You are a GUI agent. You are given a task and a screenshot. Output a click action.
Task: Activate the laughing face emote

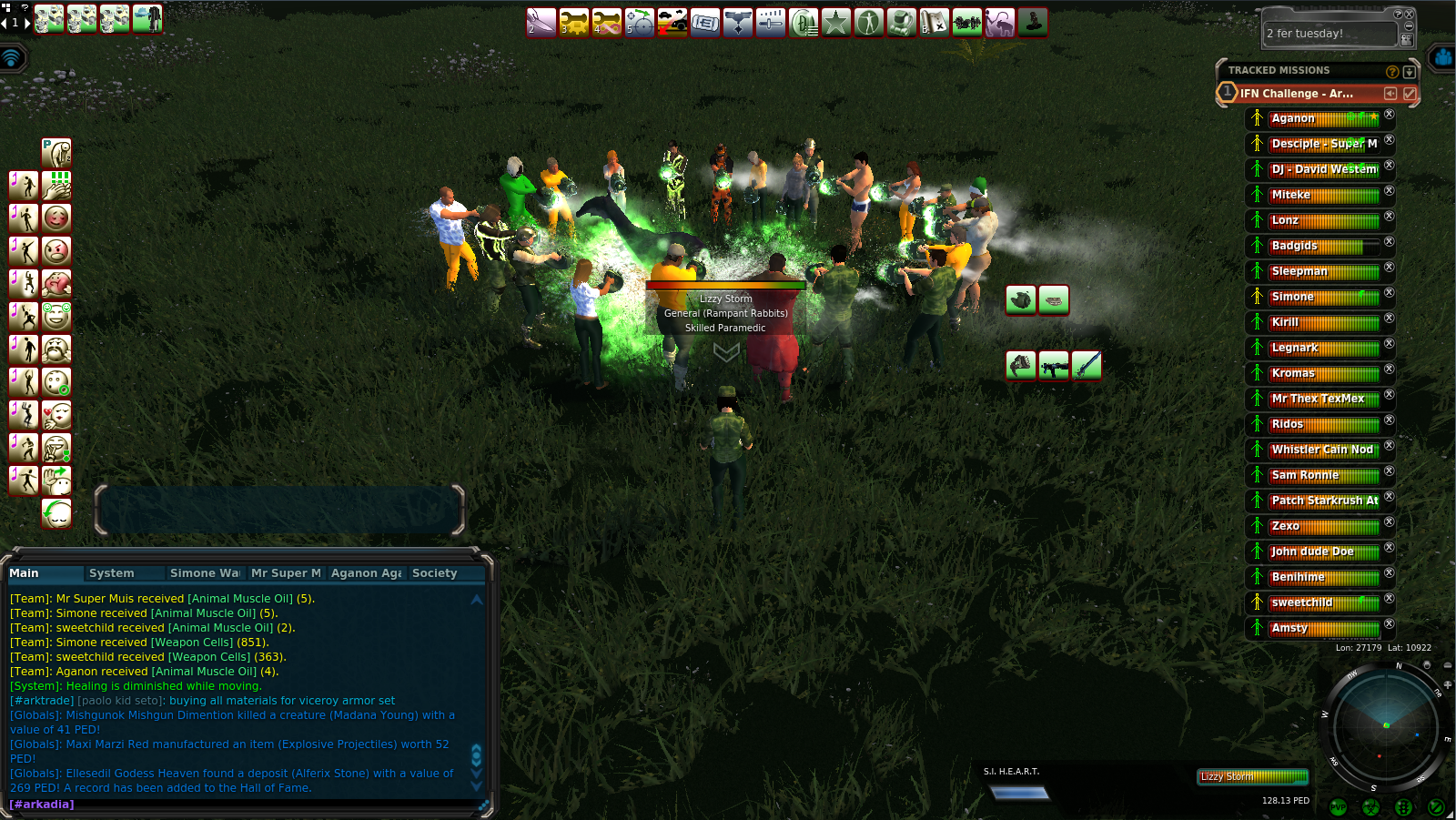coord(56,316)
